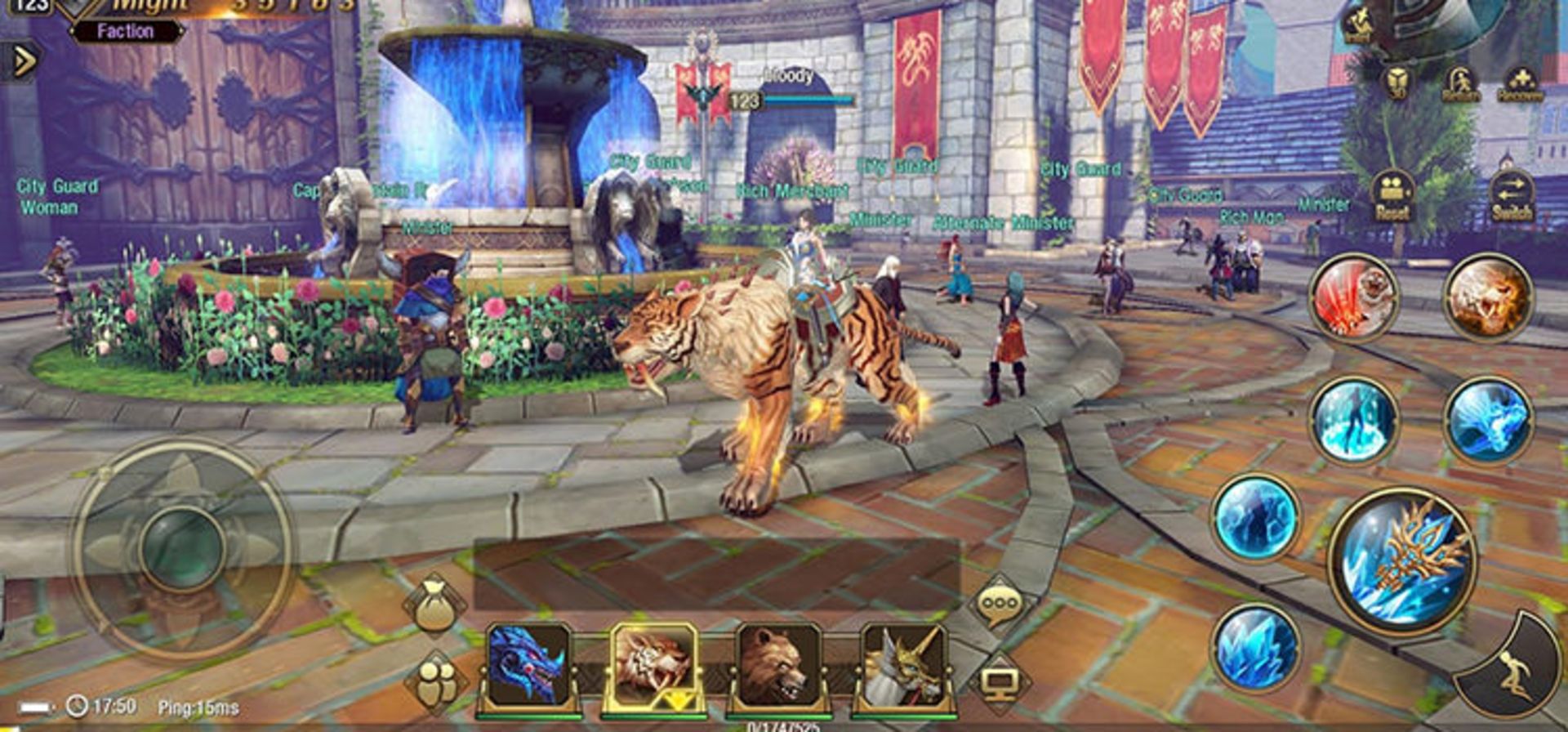Activate the golden trident main attack
1568x732 pixels.
1402,560
